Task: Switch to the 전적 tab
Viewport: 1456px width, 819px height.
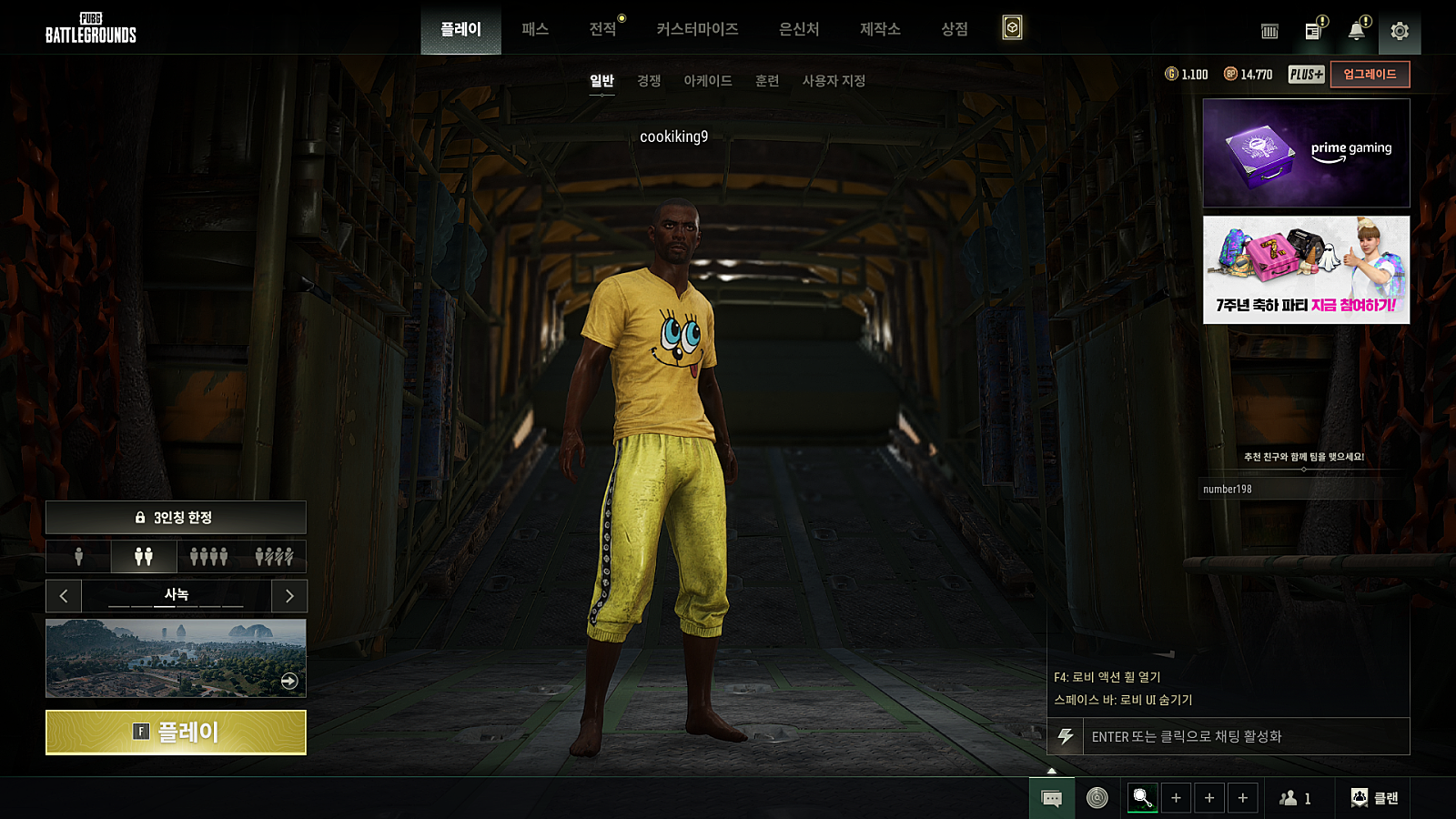Action: pyautogui.click(x=602, y=29)
